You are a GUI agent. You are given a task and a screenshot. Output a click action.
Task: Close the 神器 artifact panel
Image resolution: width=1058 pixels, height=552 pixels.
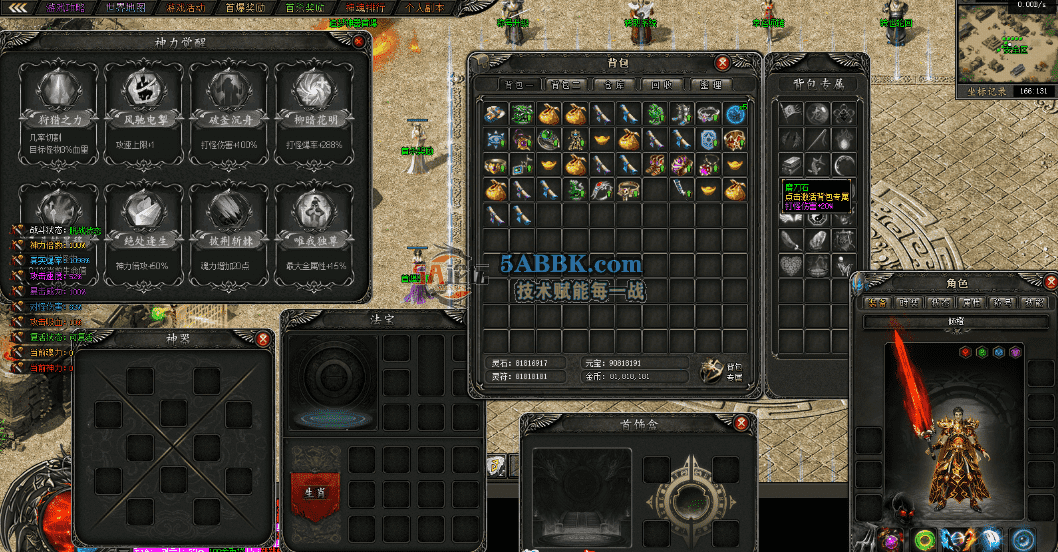(263, 339)
